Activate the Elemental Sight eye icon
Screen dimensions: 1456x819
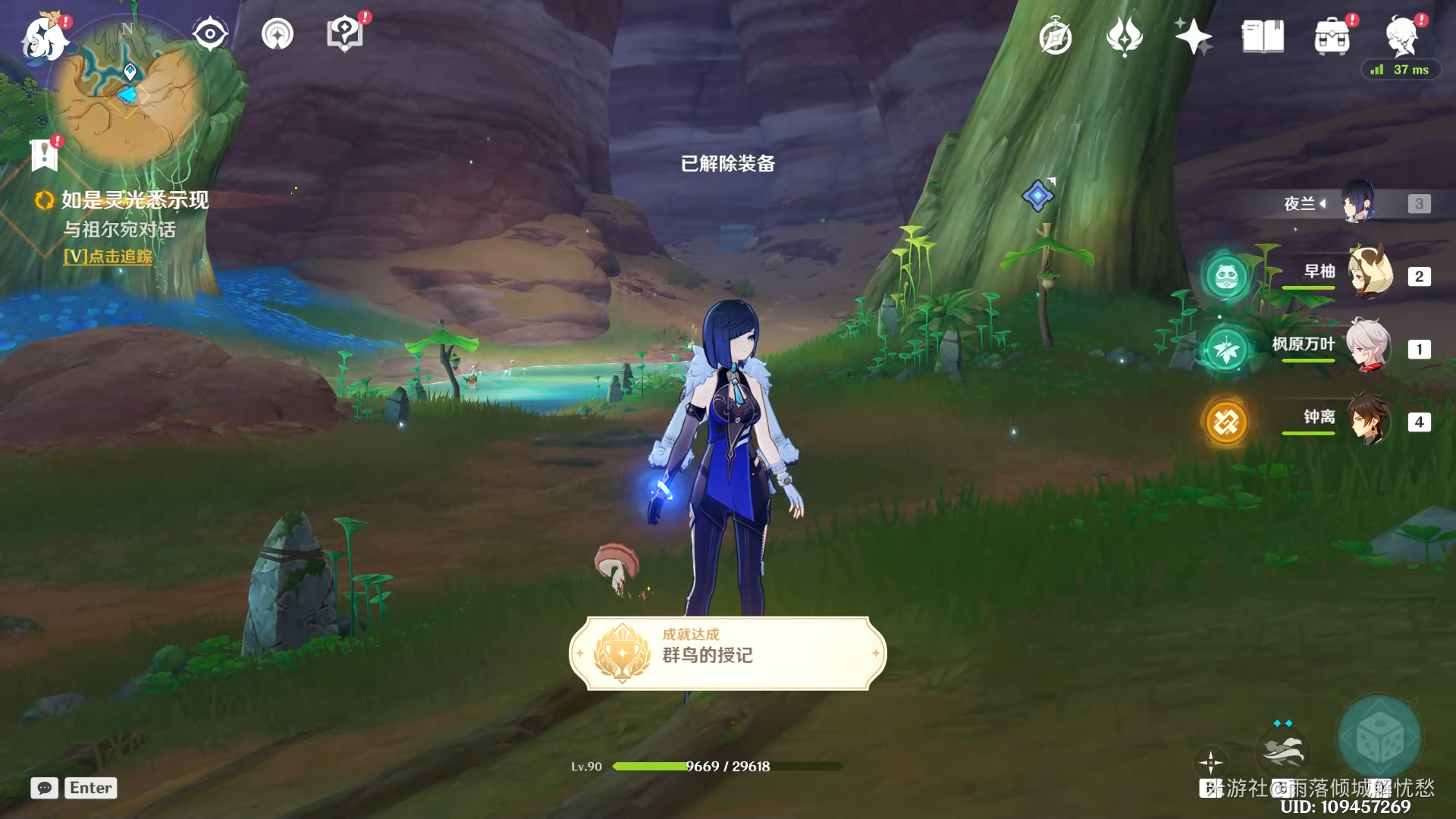210,32
